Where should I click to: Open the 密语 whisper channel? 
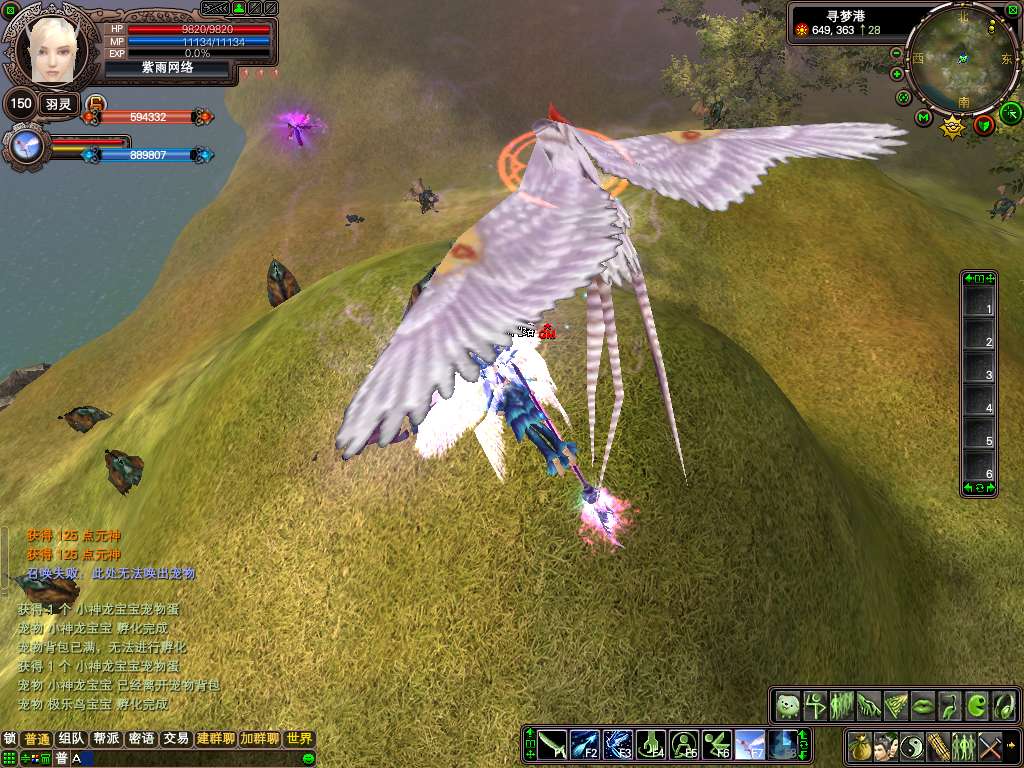[141, 739]
